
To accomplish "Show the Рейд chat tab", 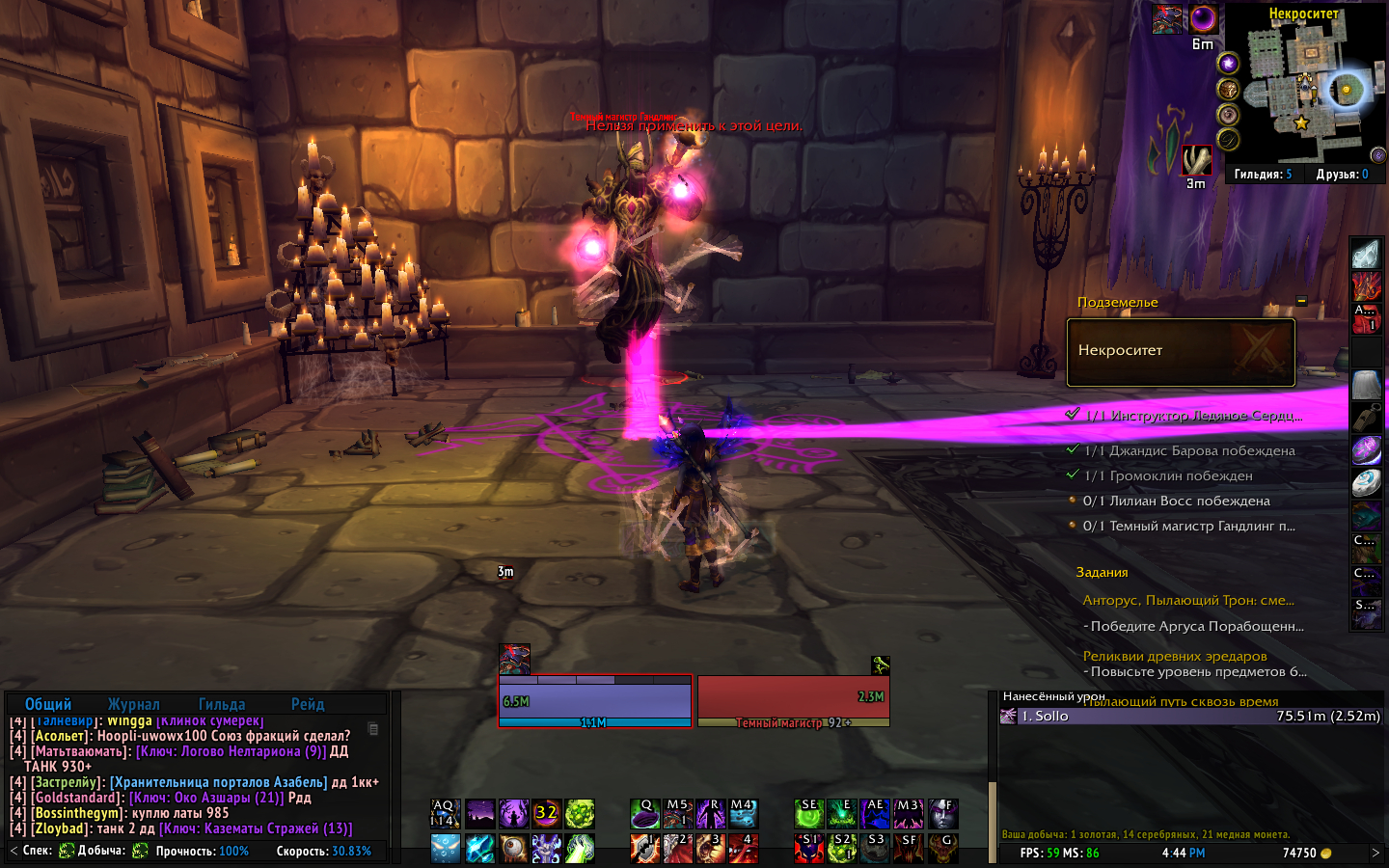I will pos(308,704).
